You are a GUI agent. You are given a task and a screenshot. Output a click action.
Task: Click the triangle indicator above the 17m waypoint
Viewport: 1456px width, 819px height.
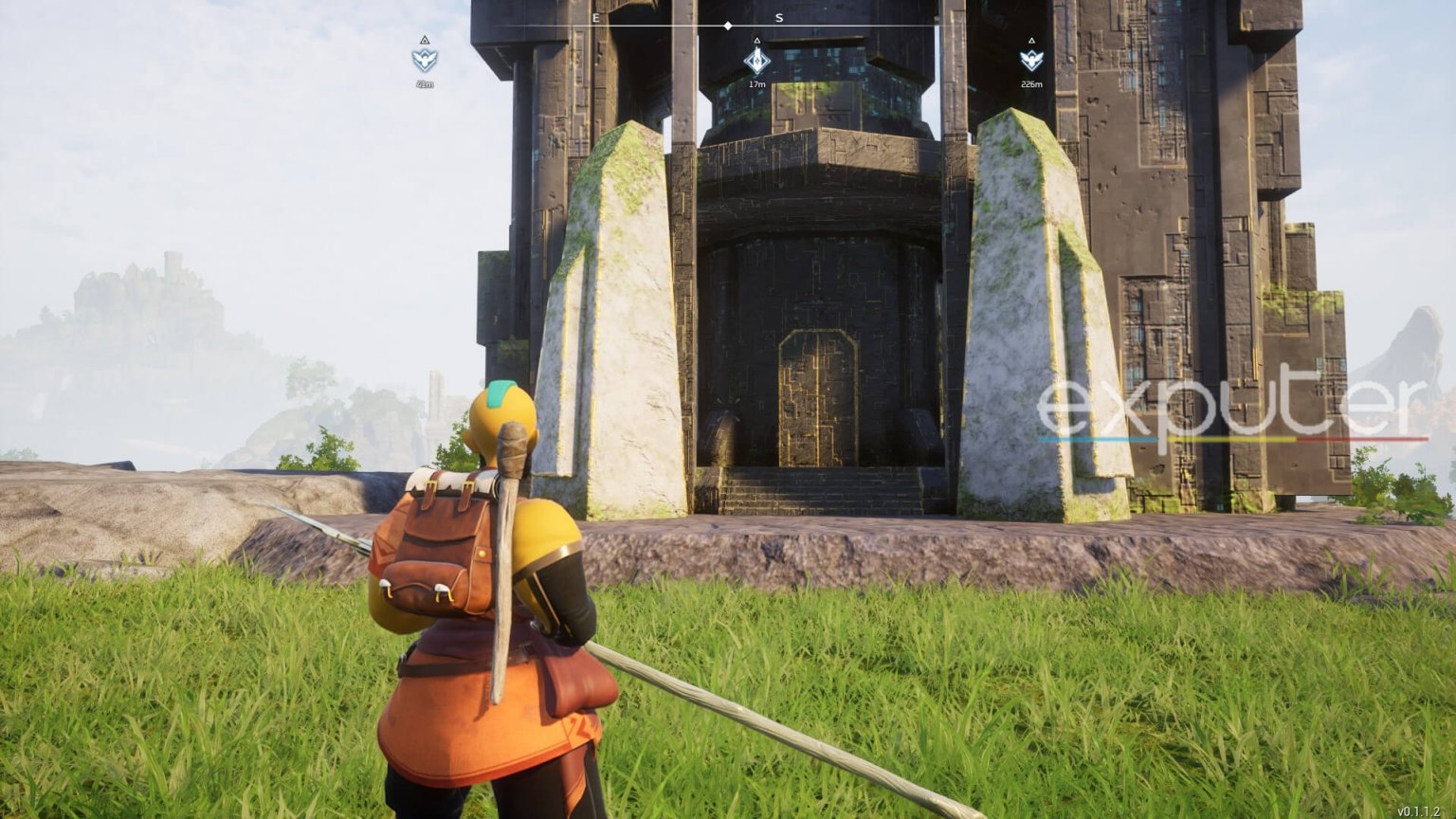click(x=755, y=40)
